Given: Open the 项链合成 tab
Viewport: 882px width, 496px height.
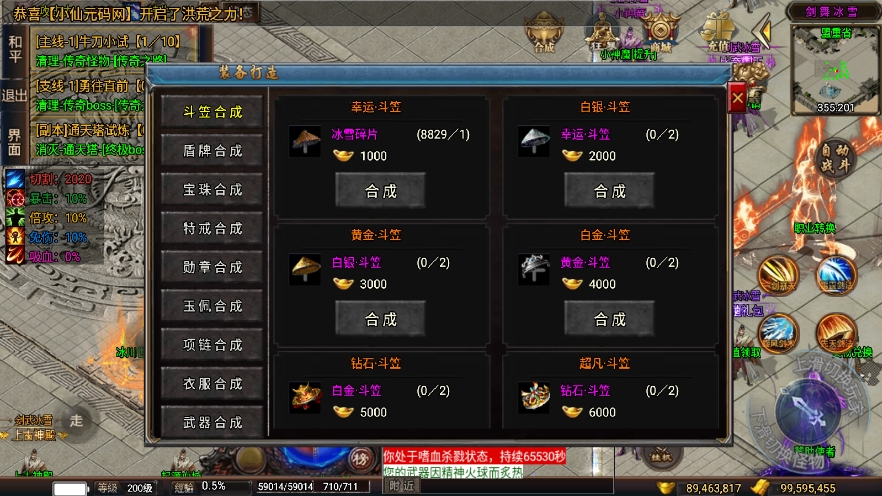Looking at the screenshot, I should pyautogui.click(x=212, y=345).
